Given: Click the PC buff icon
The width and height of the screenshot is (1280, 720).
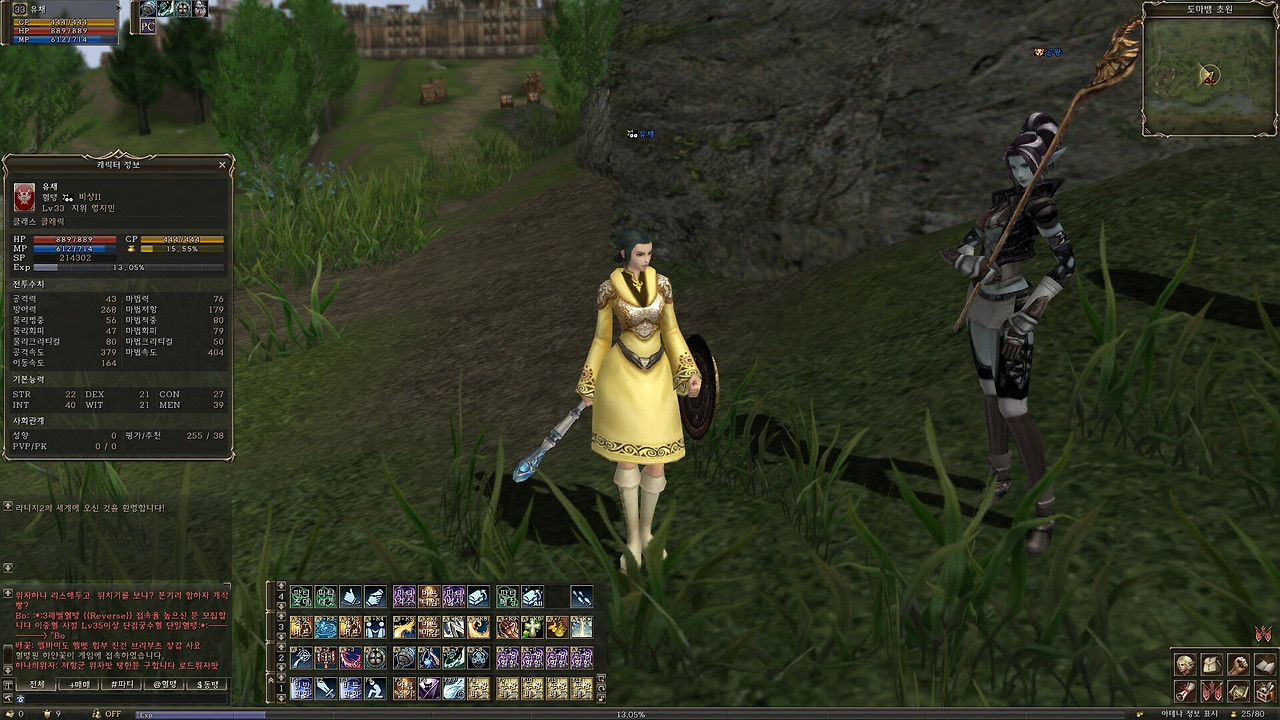Looking at the screenshot, I should coord(148,27).
